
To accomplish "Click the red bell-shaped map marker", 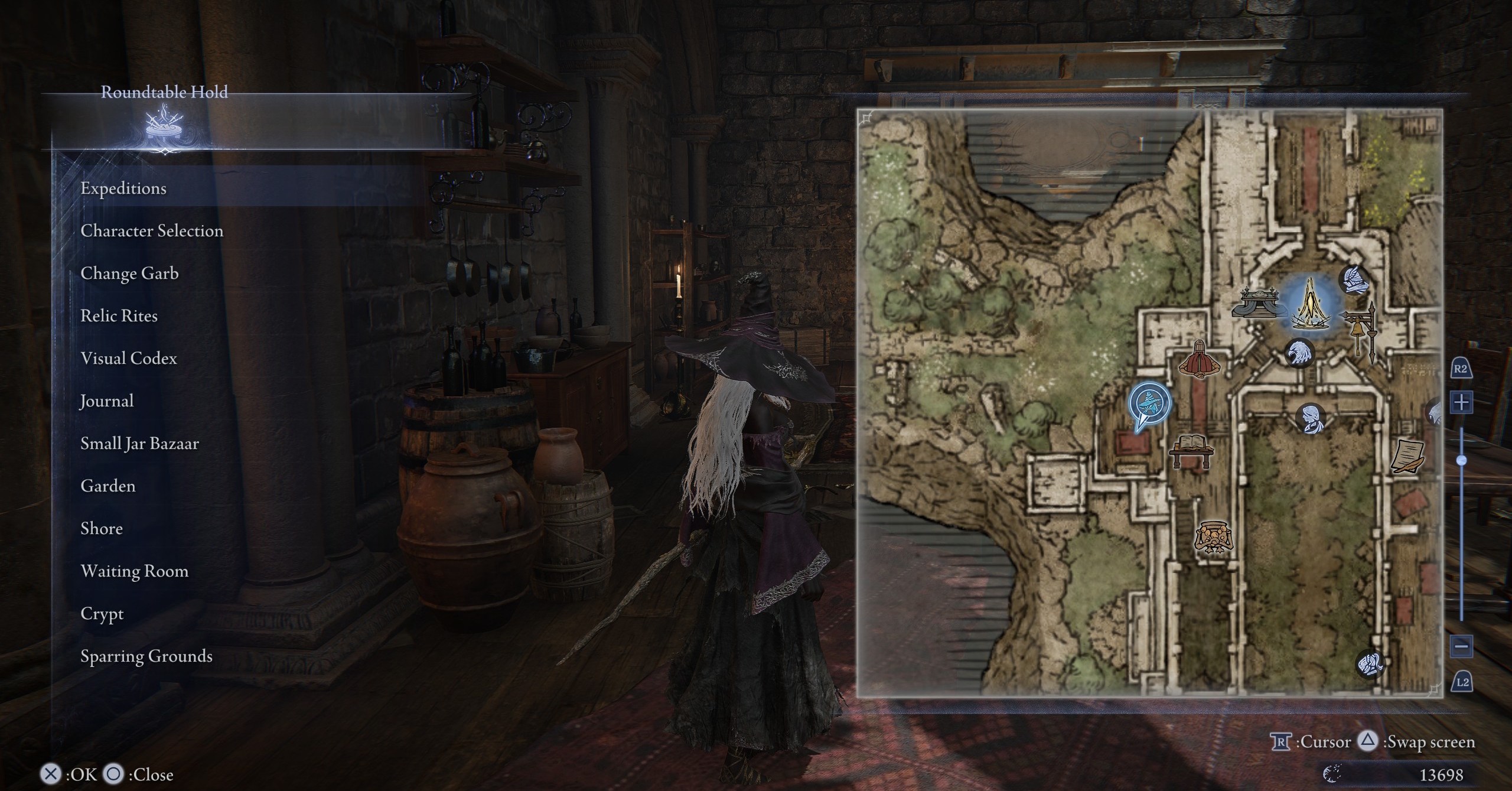I will point(1200,359).
